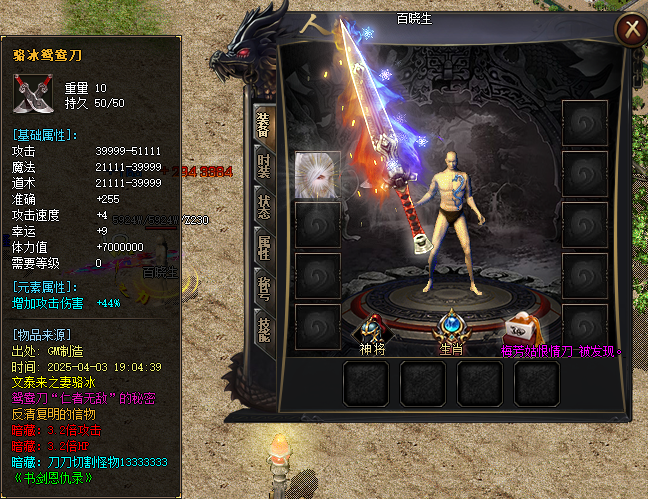Open the 时装 fashion tab

(x=263, y=166)
